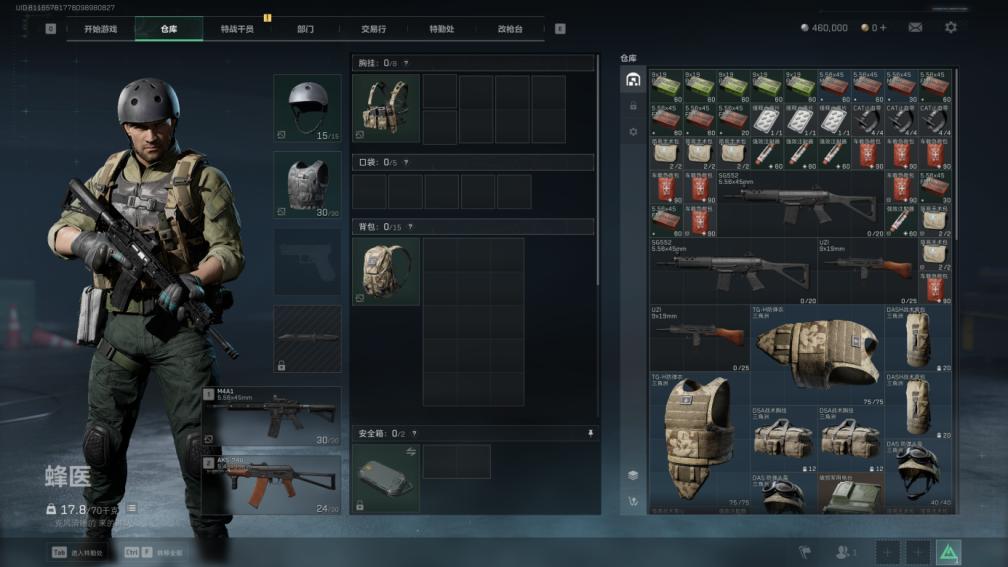Image resolution: width=1008 pixels, height=567 pixels.
Task: Select the safe box container slot
Action: (385, 477)
